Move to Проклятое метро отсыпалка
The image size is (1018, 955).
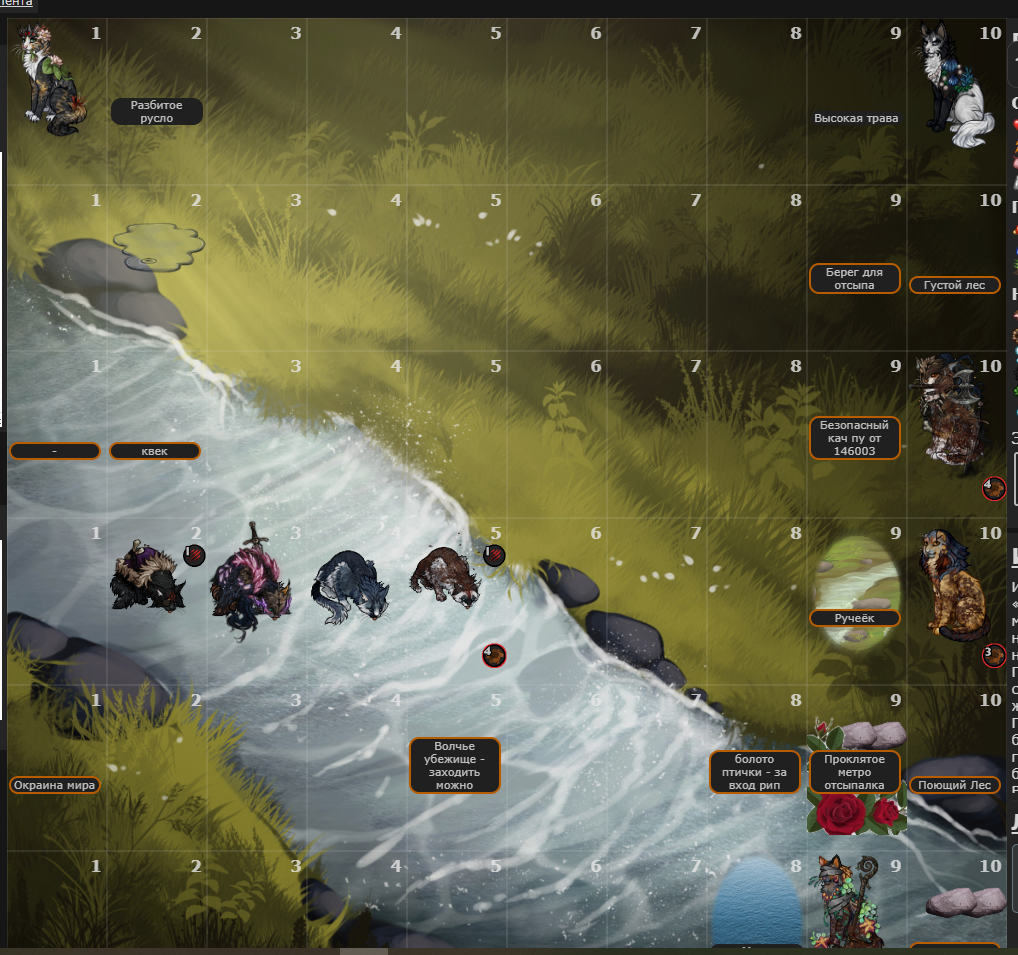pos(855,772)
